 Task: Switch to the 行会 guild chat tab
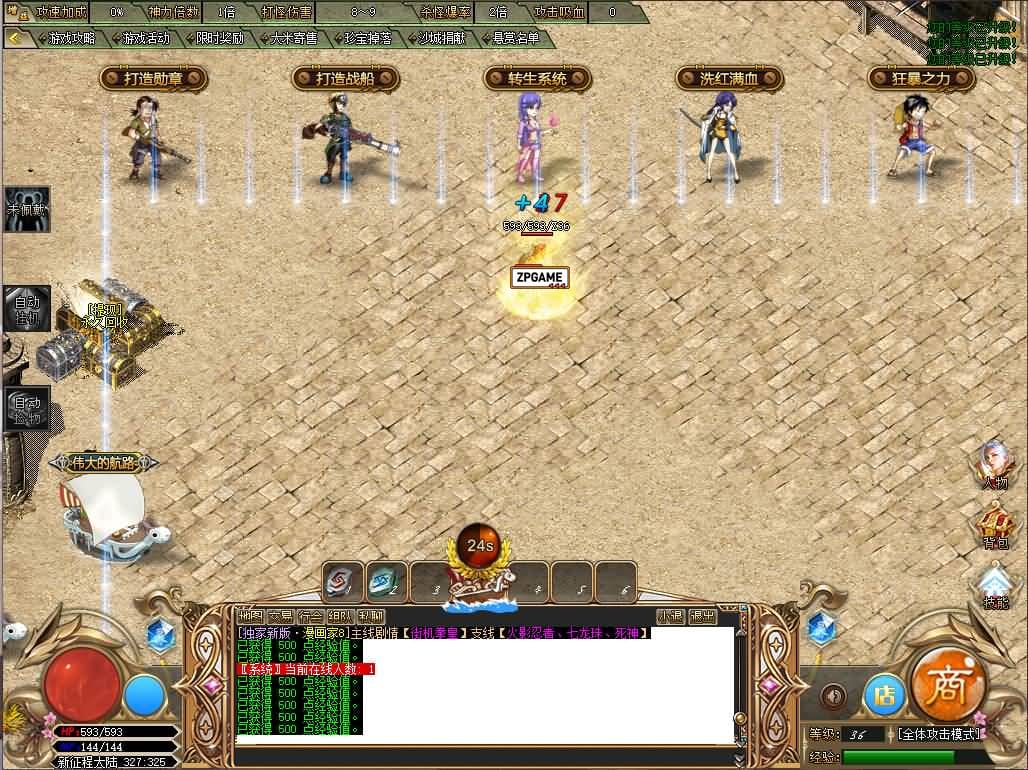[x=311, y=616]
